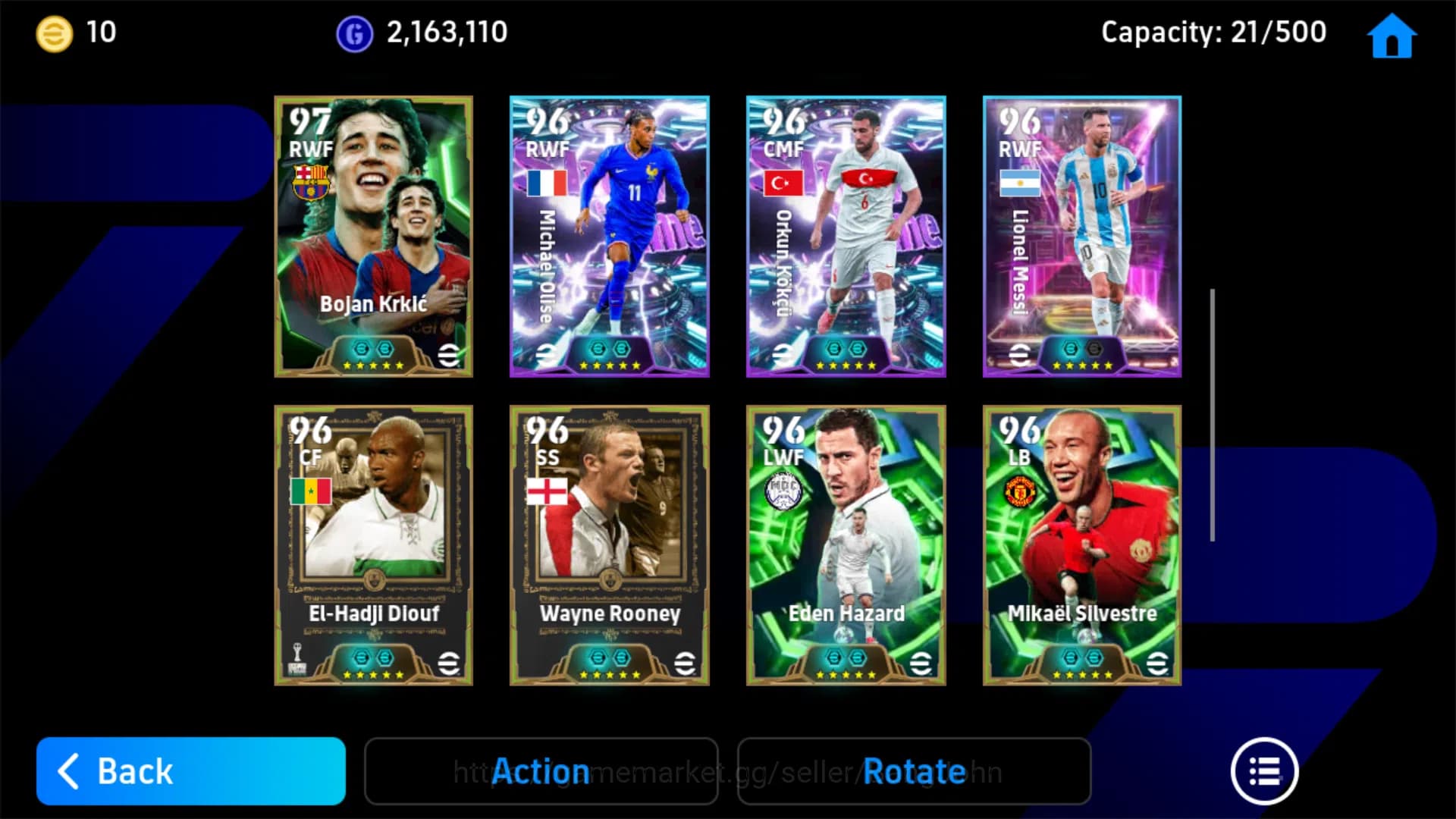Image resolution: width=1456 pixels, height=819 pixels.
Task: Select the Wayne Rooney card
Action: point(610,546)
